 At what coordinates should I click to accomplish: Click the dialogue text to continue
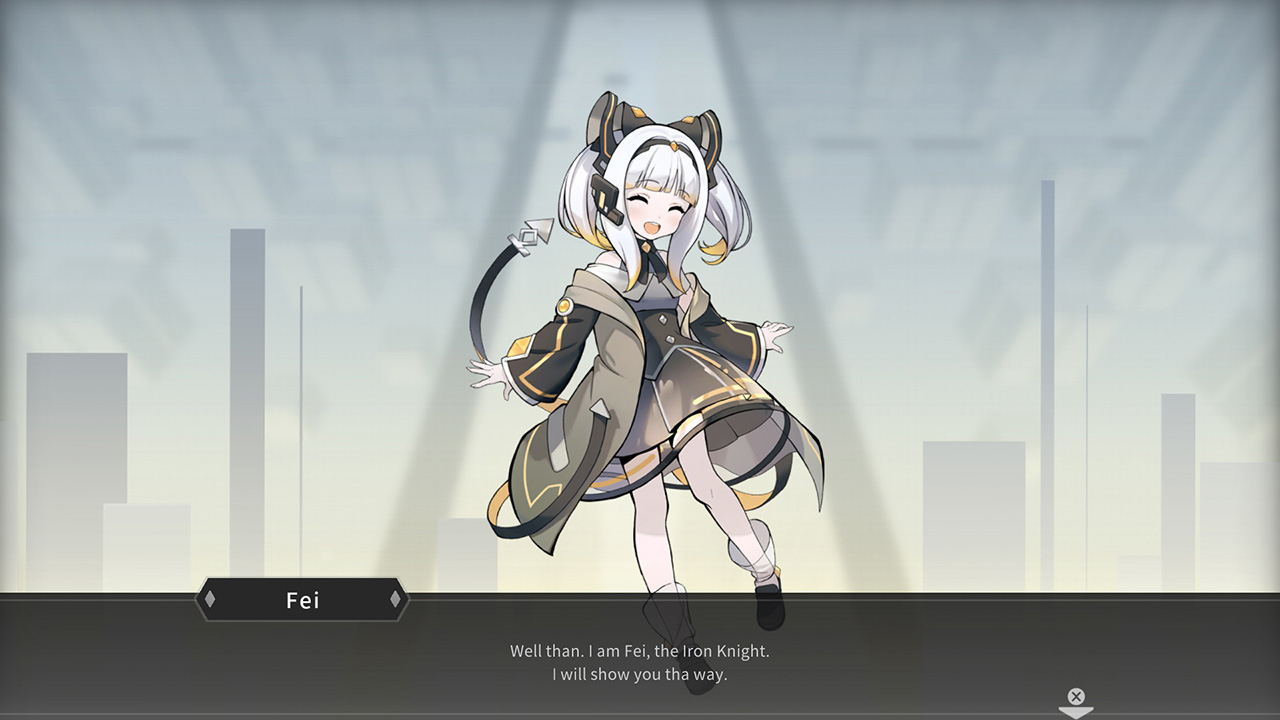640,662
